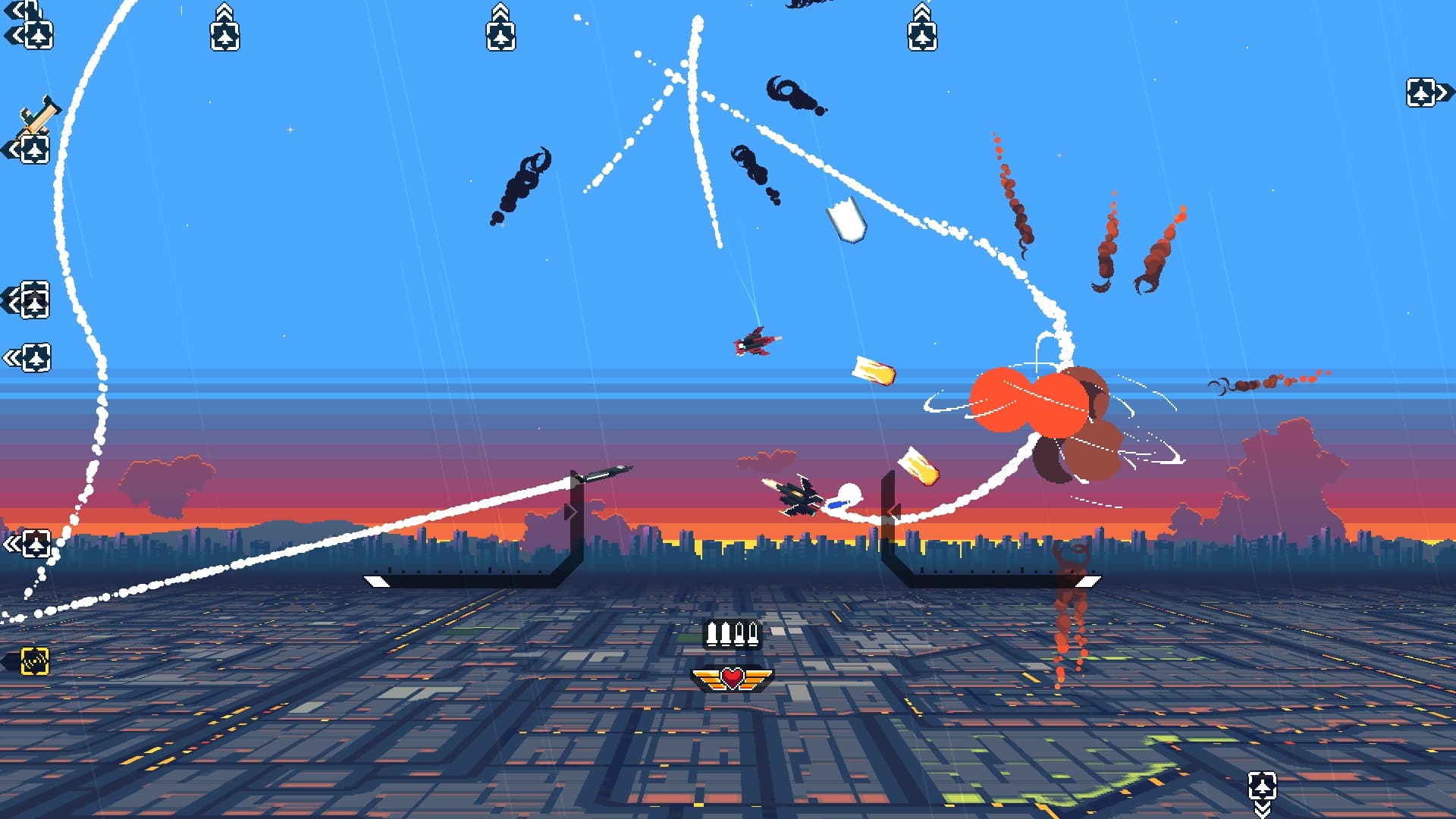This screenshot has height=819, width=1456.
Task: Select the jet indicator on the right edge
Action: (1420, 93)
